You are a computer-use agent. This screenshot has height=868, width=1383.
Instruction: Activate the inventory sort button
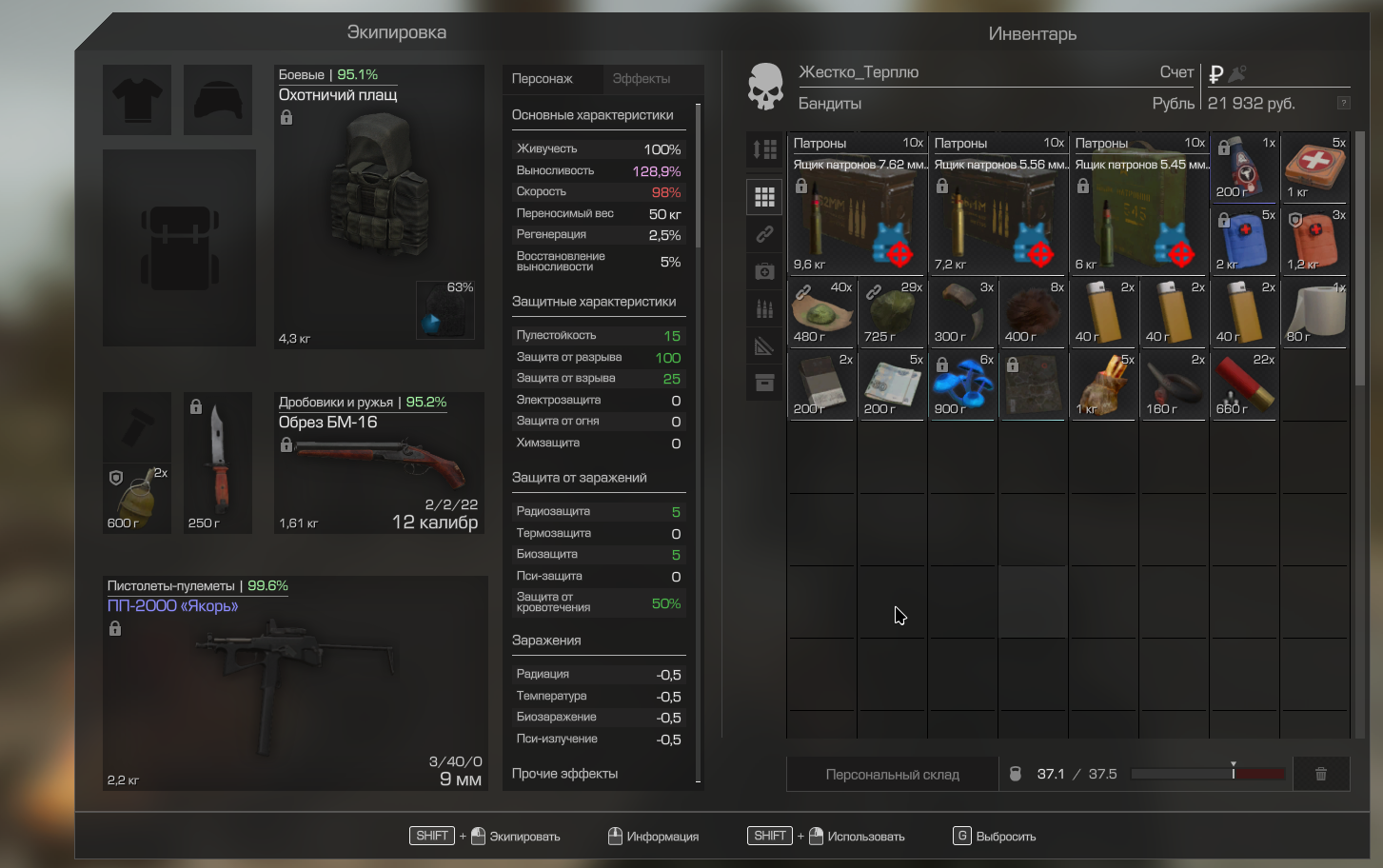pyautogui.click(x=764, y=149)
